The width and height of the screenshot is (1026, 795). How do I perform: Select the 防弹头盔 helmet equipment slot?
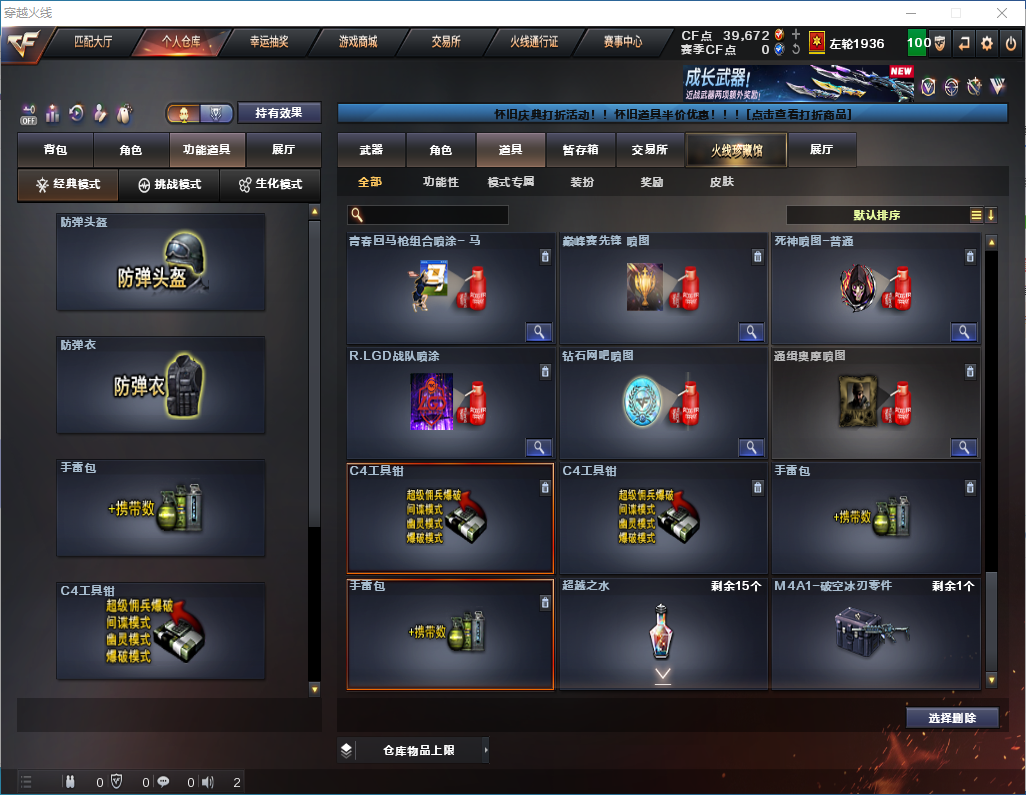click(161, 262)
